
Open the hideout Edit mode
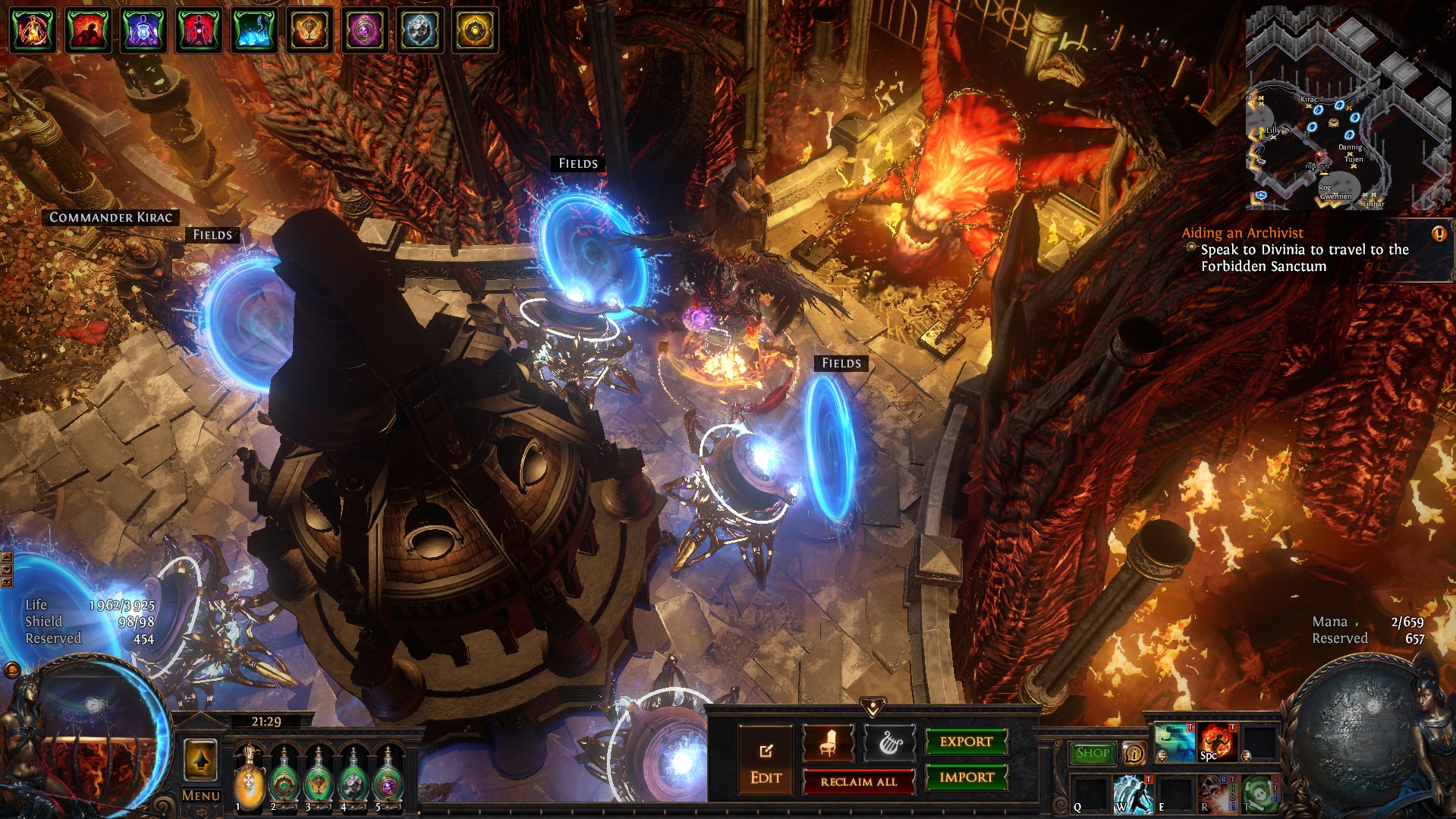point(766,760)
